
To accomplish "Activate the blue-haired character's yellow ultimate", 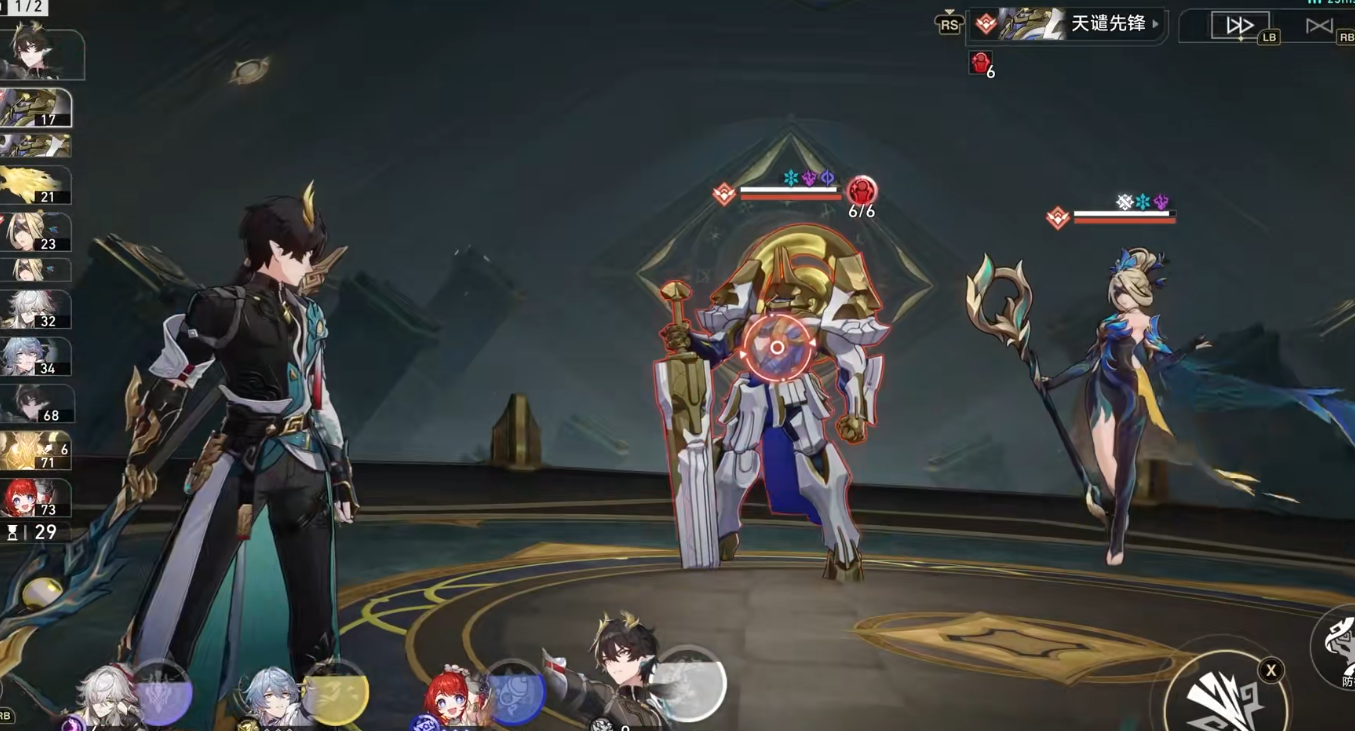I will [335, 692].
